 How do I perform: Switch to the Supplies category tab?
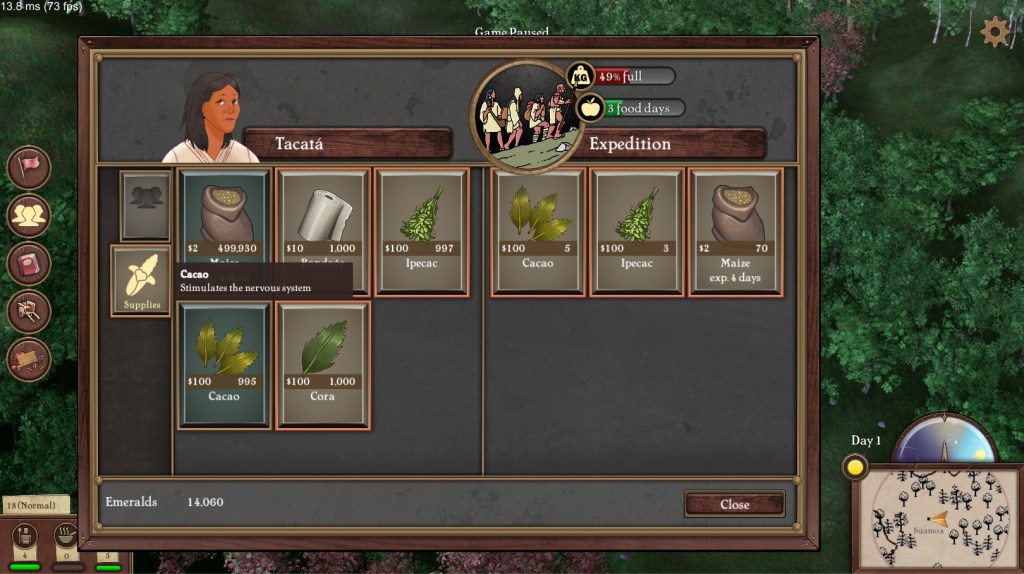point(141,281)
